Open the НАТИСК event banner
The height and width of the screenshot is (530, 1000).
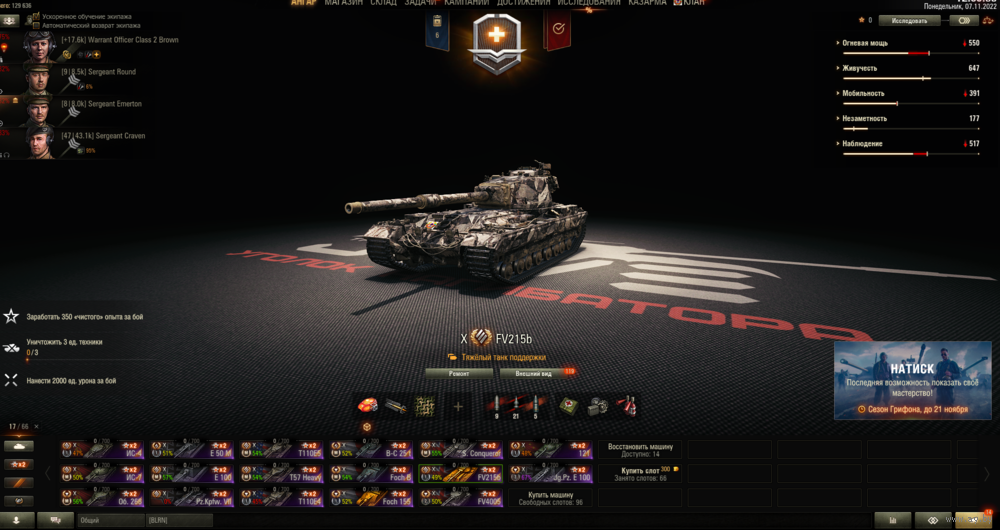pos(912,380)
